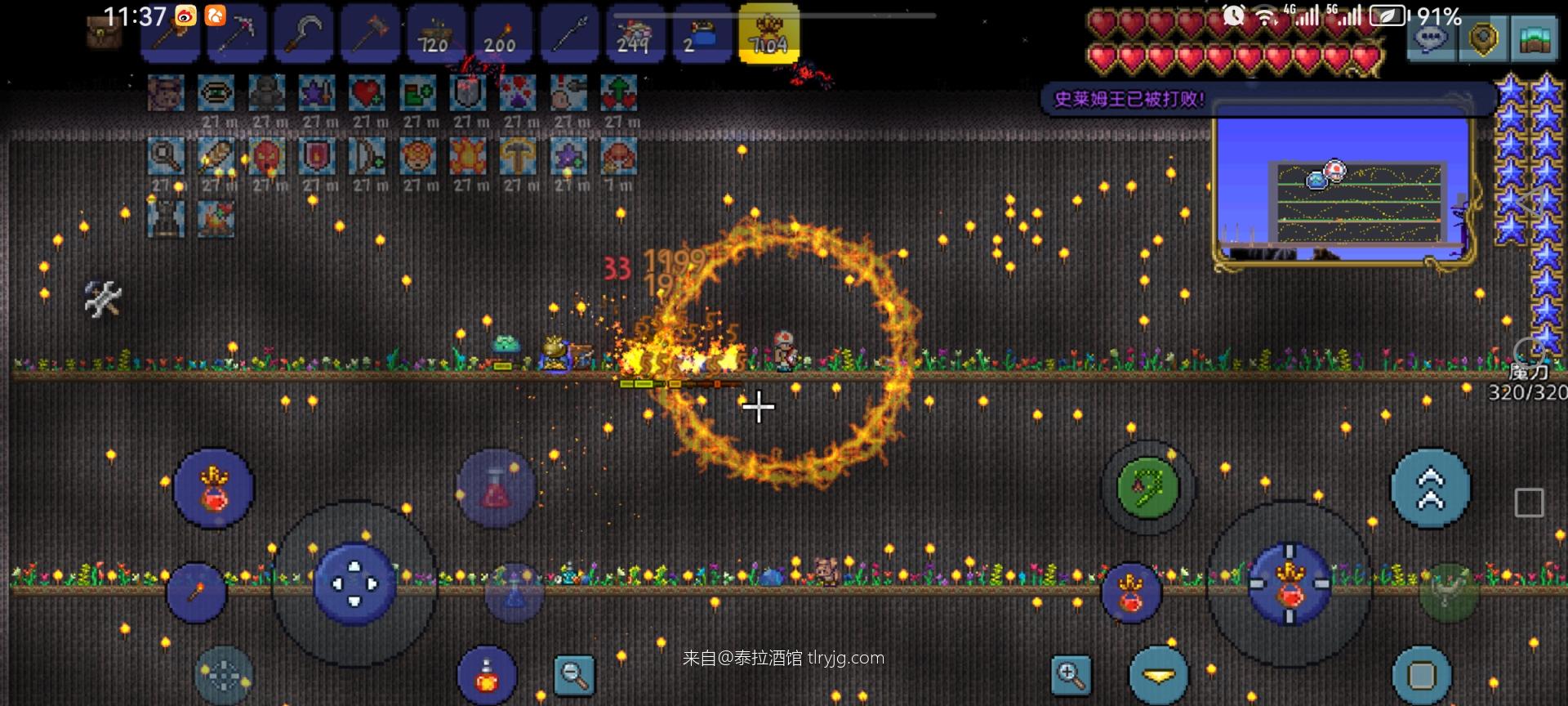
Task: Open the chat speech bubble
Action: [x=1430, y=38]
